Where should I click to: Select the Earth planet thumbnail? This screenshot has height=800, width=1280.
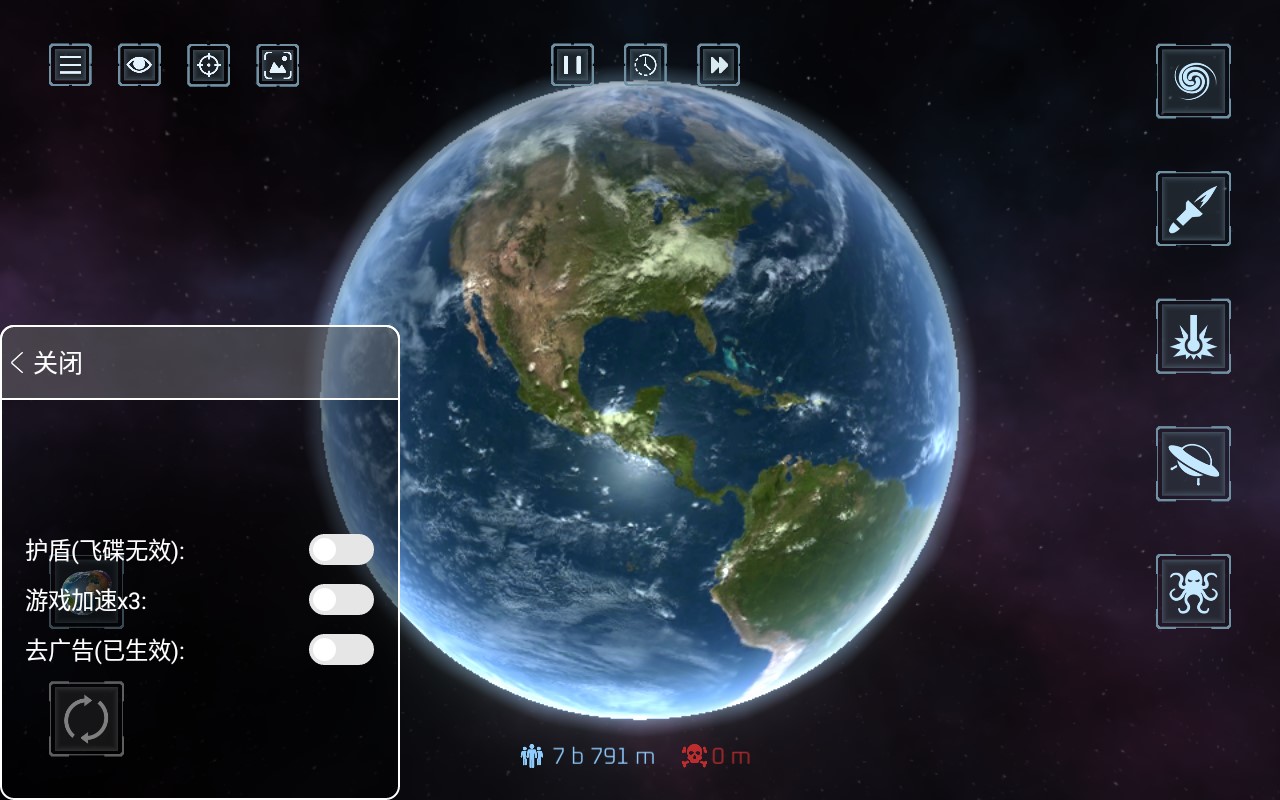[x=86, y=590]
